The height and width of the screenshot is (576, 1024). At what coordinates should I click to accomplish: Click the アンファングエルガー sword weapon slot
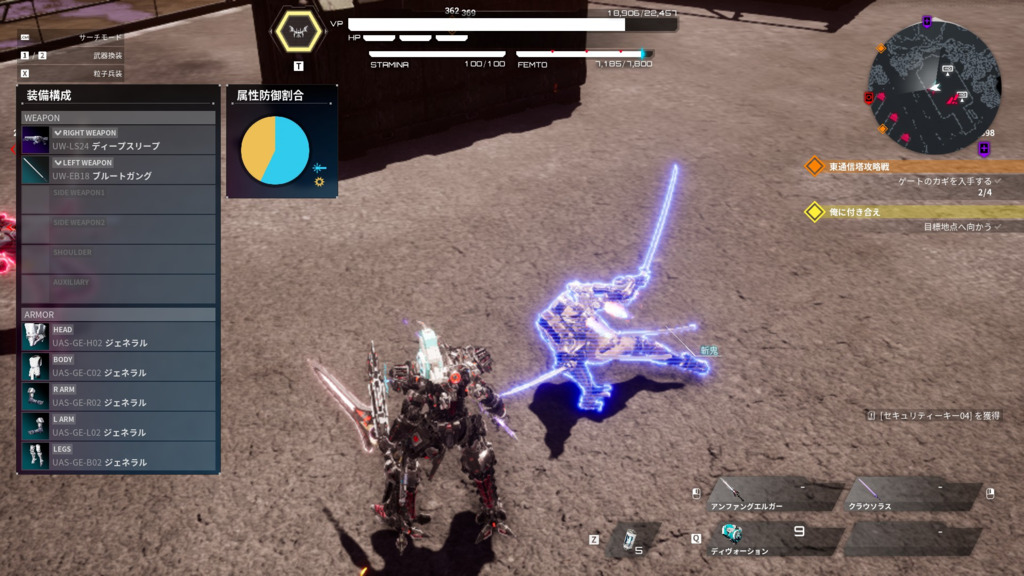coord(775,495)
